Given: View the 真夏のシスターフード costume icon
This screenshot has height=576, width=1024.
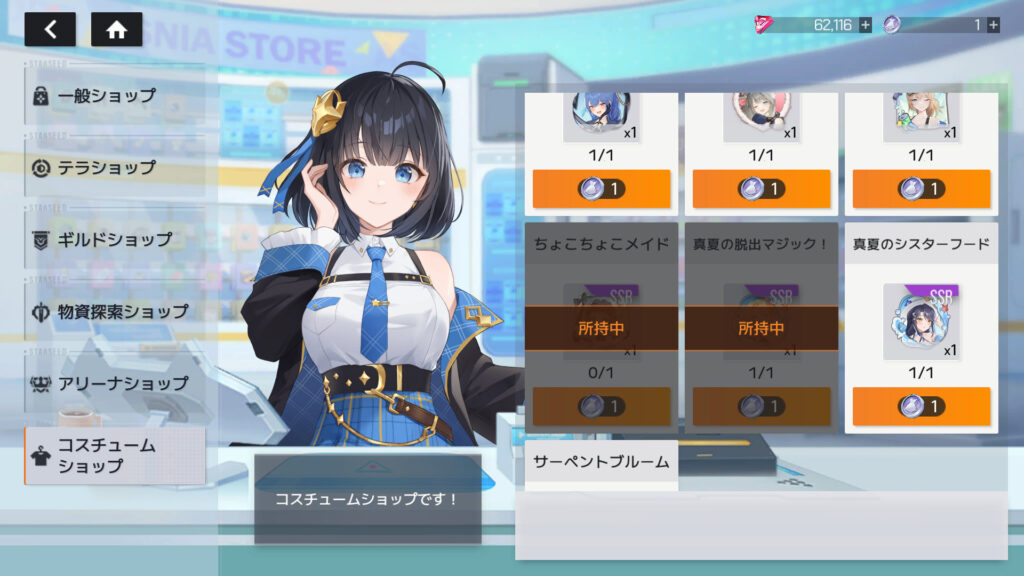Looking at the screenshot, I should click(x=920, y=321).
